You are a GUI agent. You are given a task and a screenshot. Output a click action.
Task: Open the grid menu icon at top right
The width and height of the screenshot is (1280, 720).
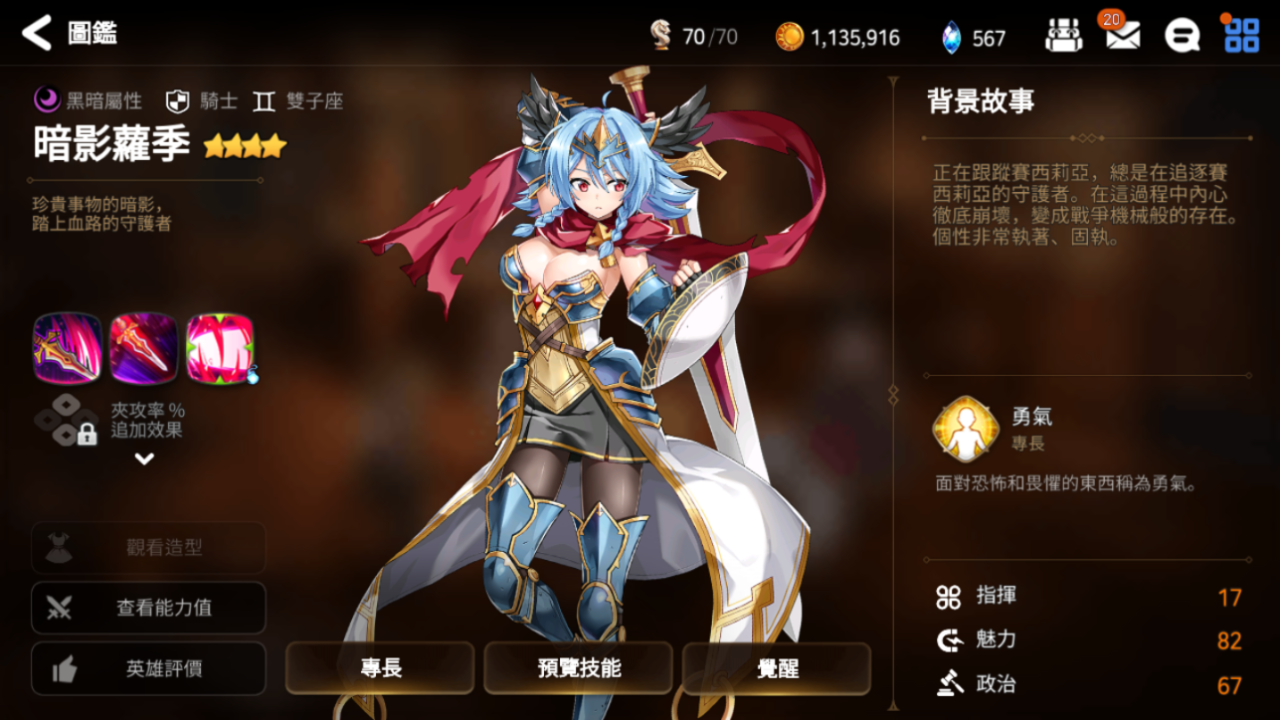click(x=1241, y=34)
